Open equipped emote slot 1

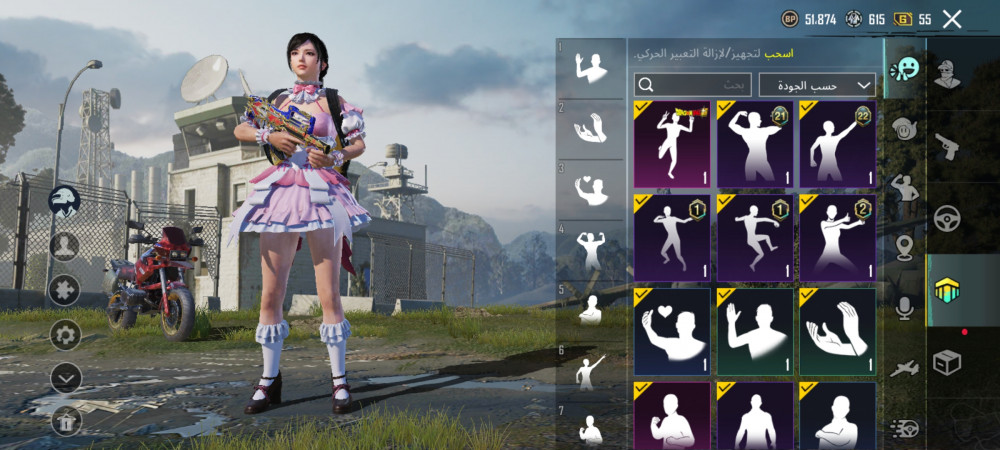click(590, 68)
